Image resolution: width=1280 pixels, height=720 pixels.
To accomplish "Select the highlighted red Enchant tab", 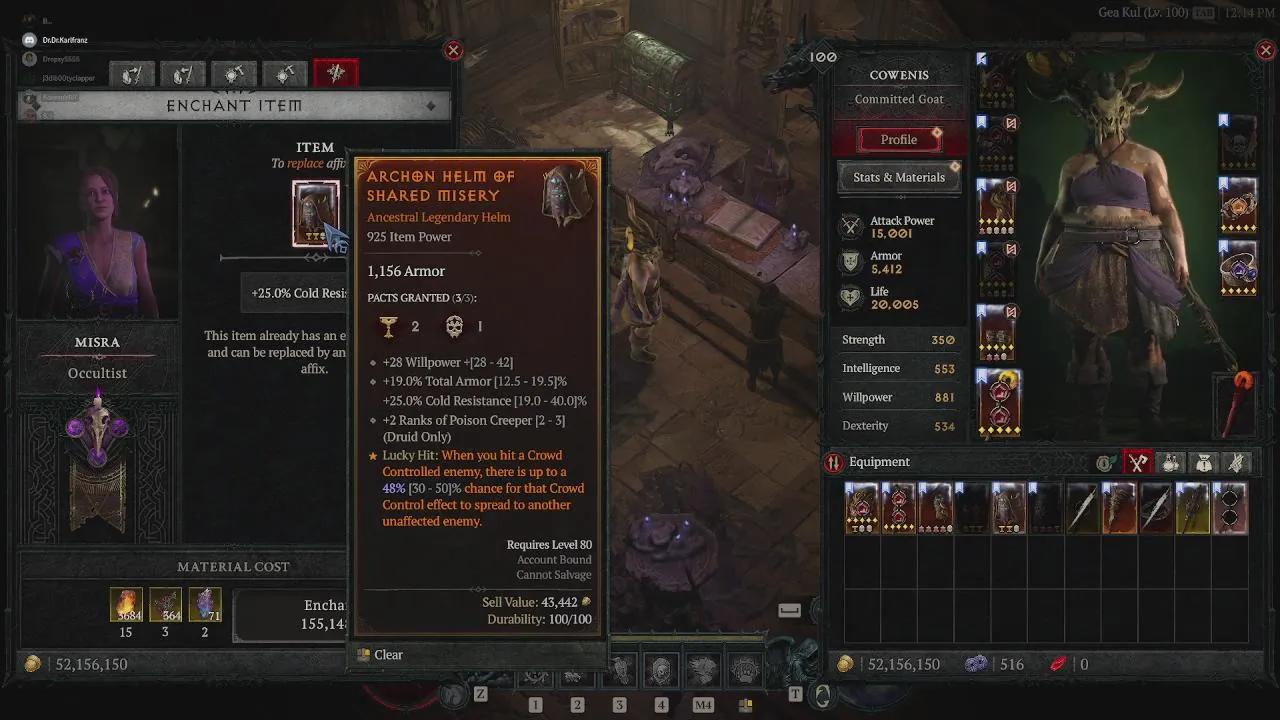I will pyautogui.click(x=336, y=73).
